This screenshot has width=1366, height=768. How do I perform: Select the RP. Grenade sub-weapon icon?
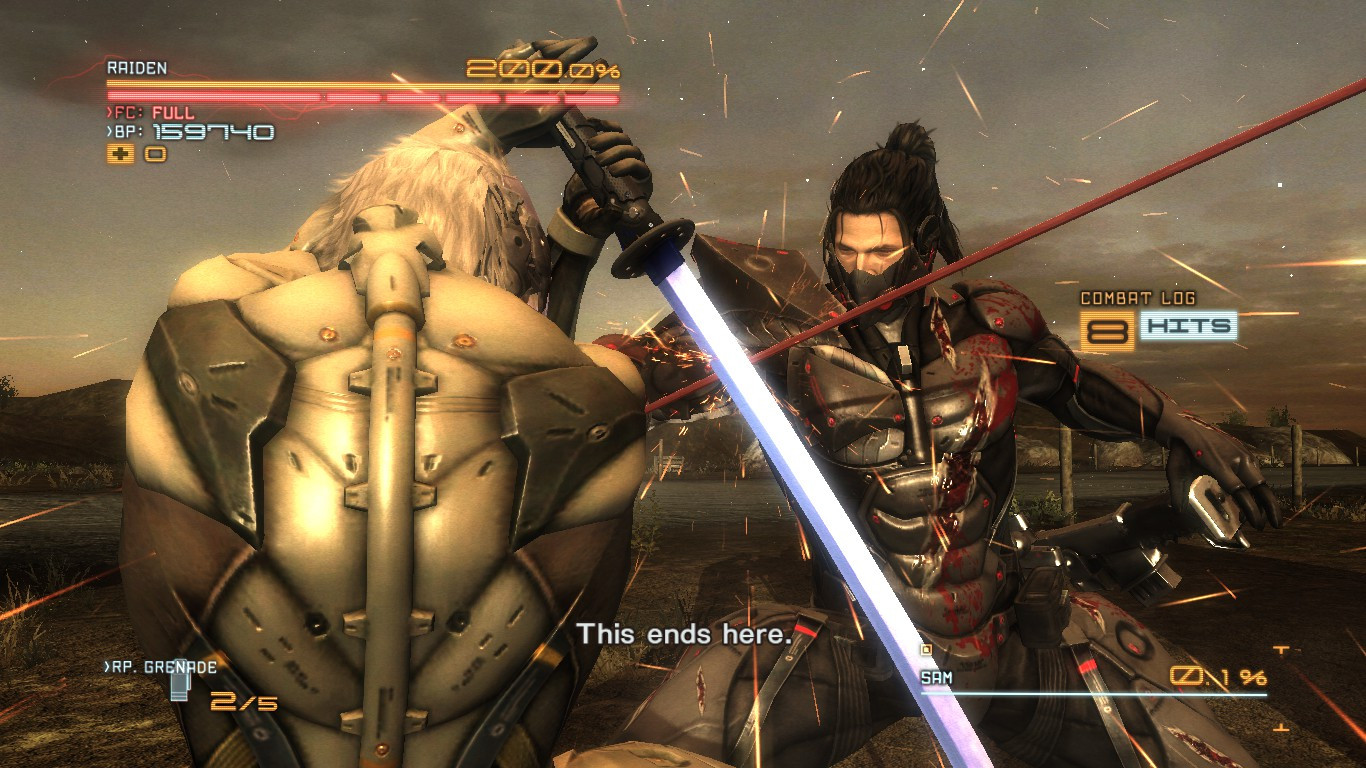click(180, 685)
